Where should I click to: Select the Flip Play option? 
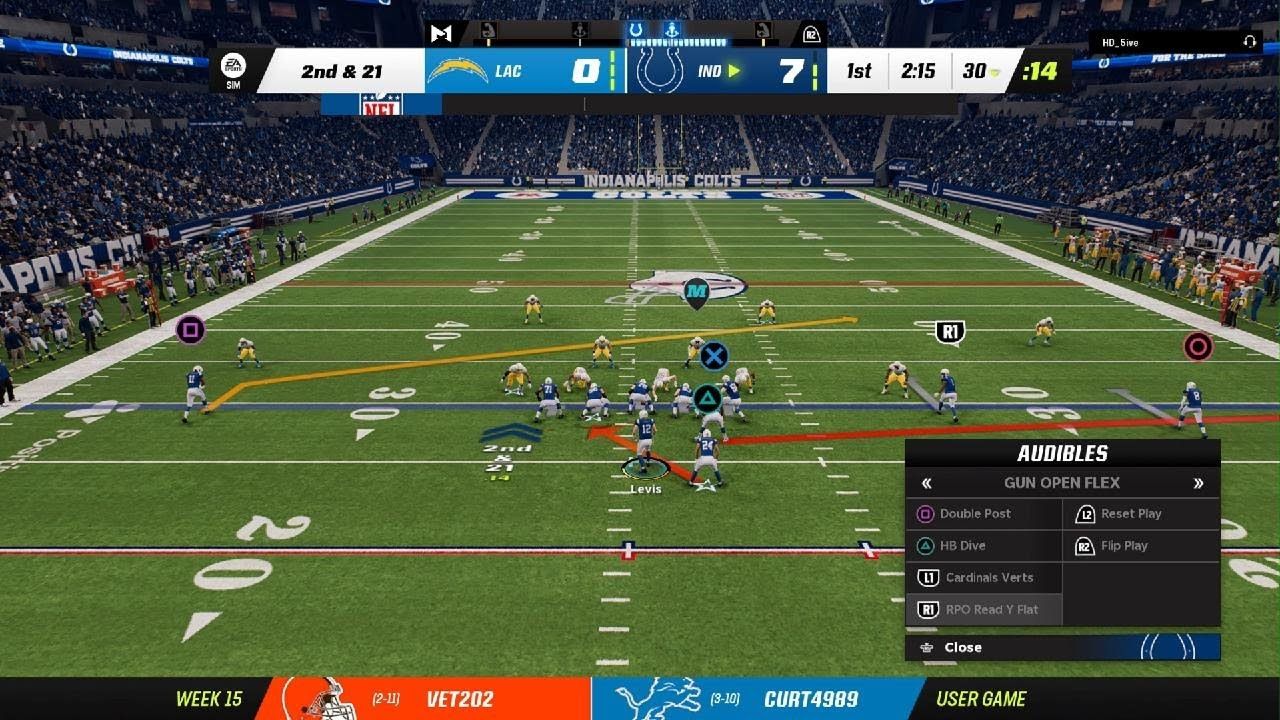click(x=1123, y=546)
